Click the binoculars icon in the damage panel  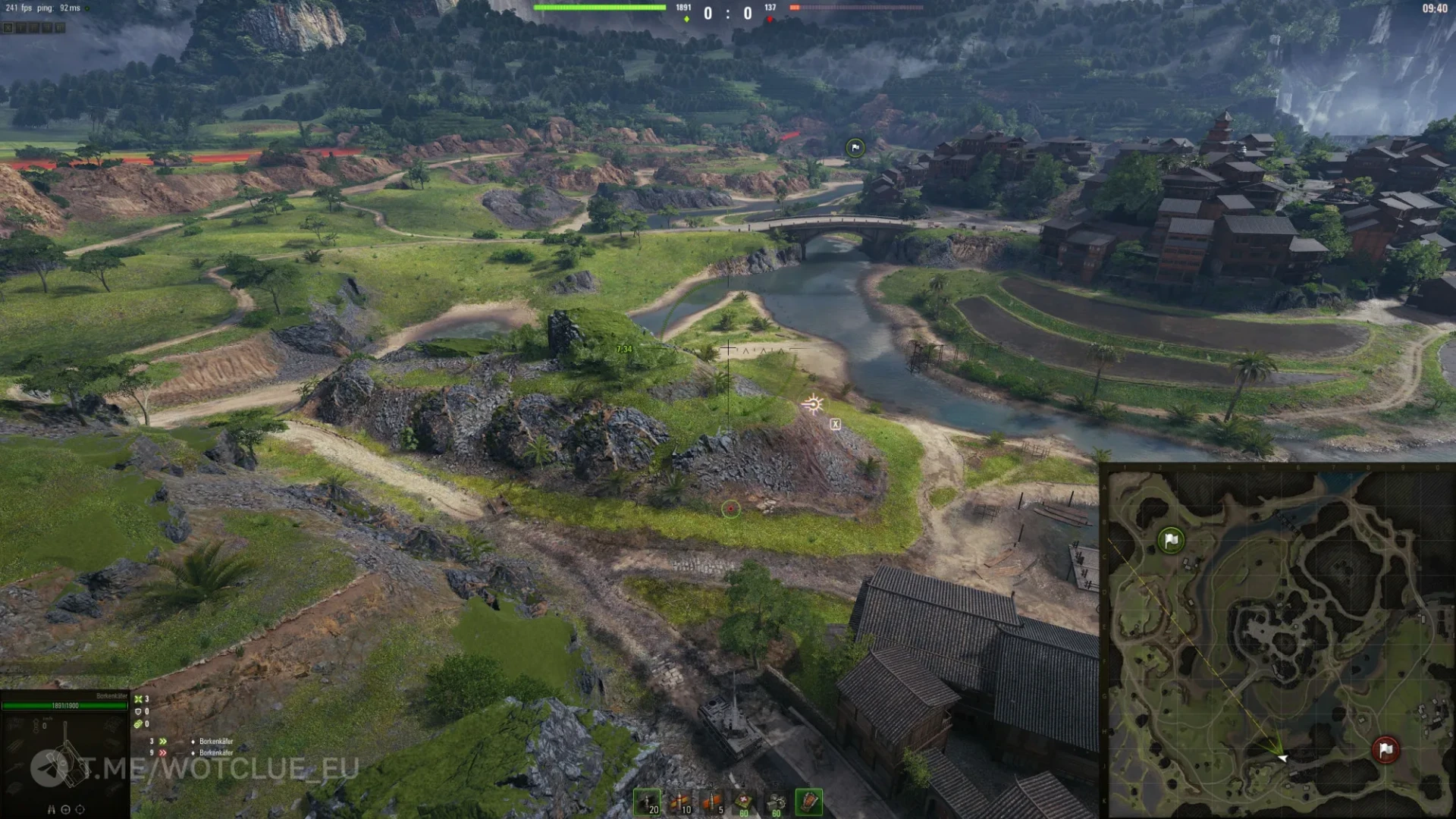[52, 809]
